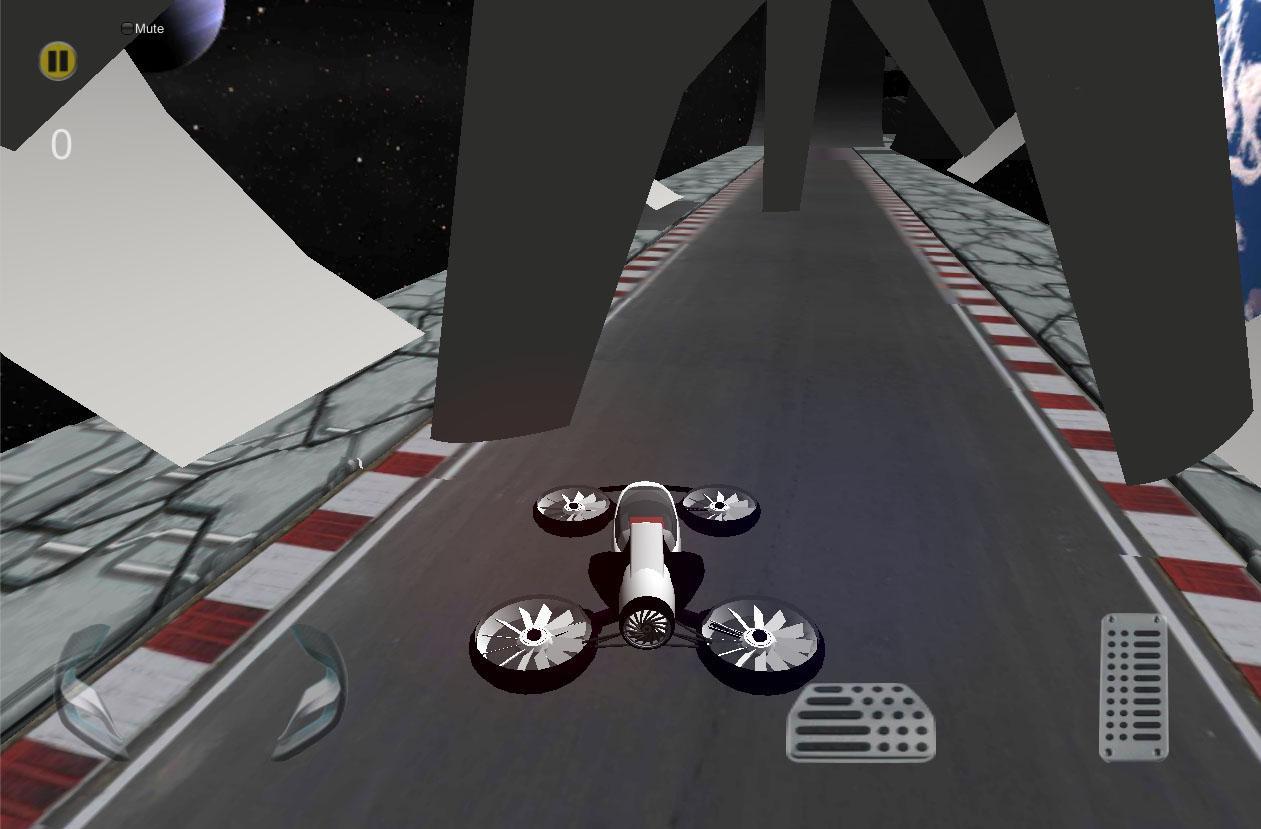Toggle the Mute checkbox
The image size is (1261, 829).
click(127, 29)
